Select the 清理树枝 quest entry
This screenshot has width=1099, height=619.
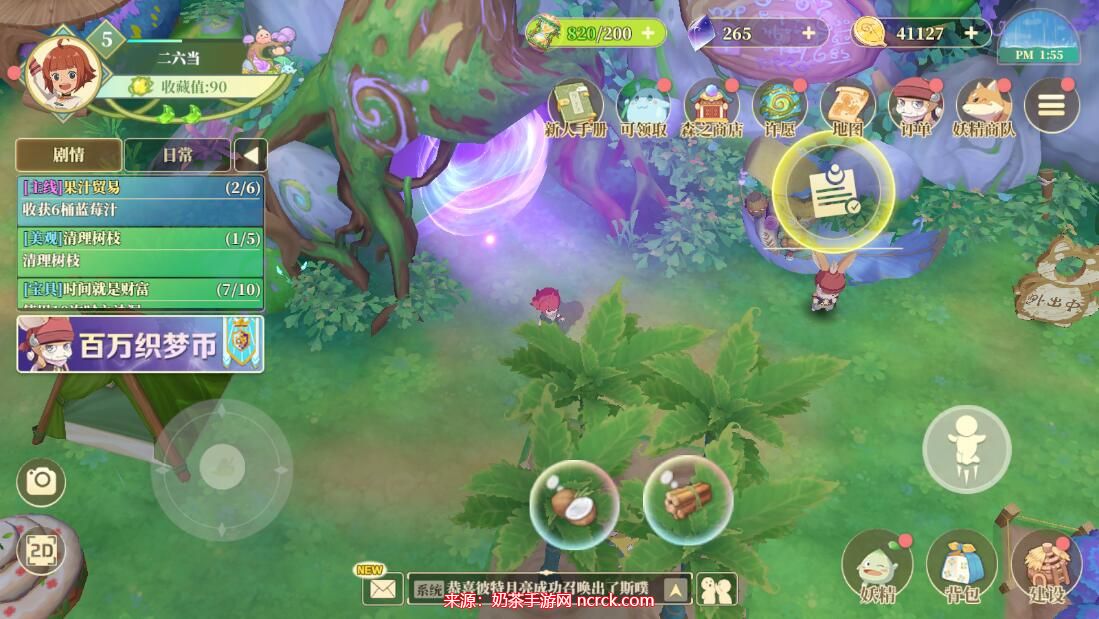tap(140, 250)
